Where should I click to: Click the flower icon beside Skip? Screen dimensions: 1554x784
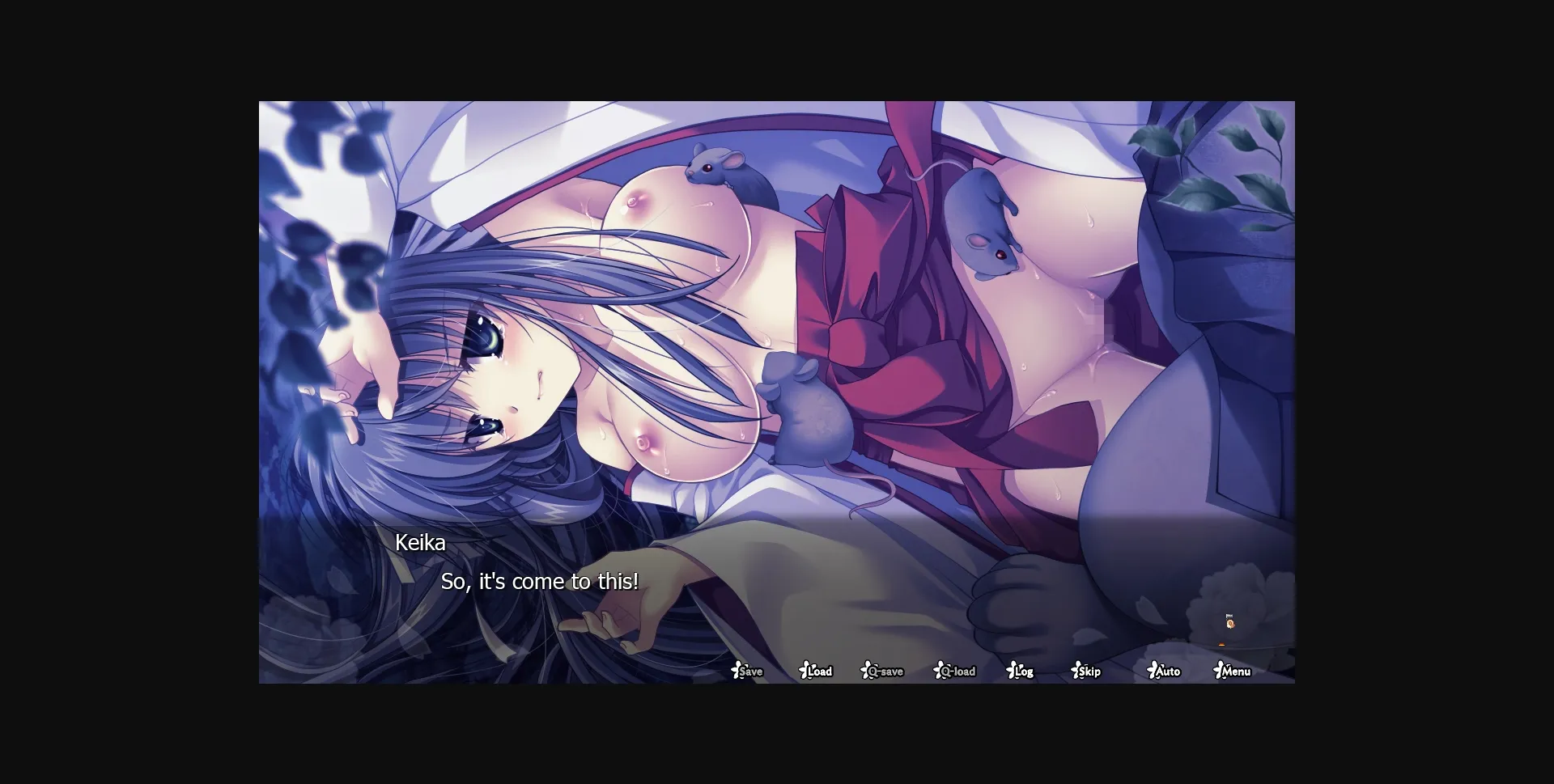pos(1075,671)
